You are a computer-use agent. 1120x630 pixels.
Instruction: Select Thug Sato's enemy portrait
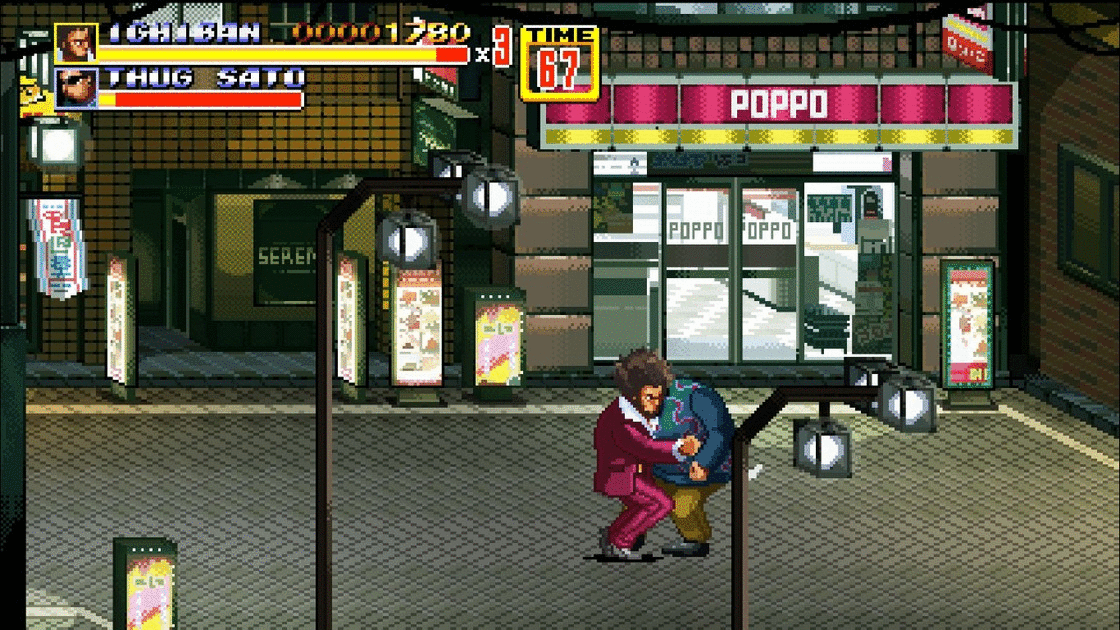pos(75,88)
